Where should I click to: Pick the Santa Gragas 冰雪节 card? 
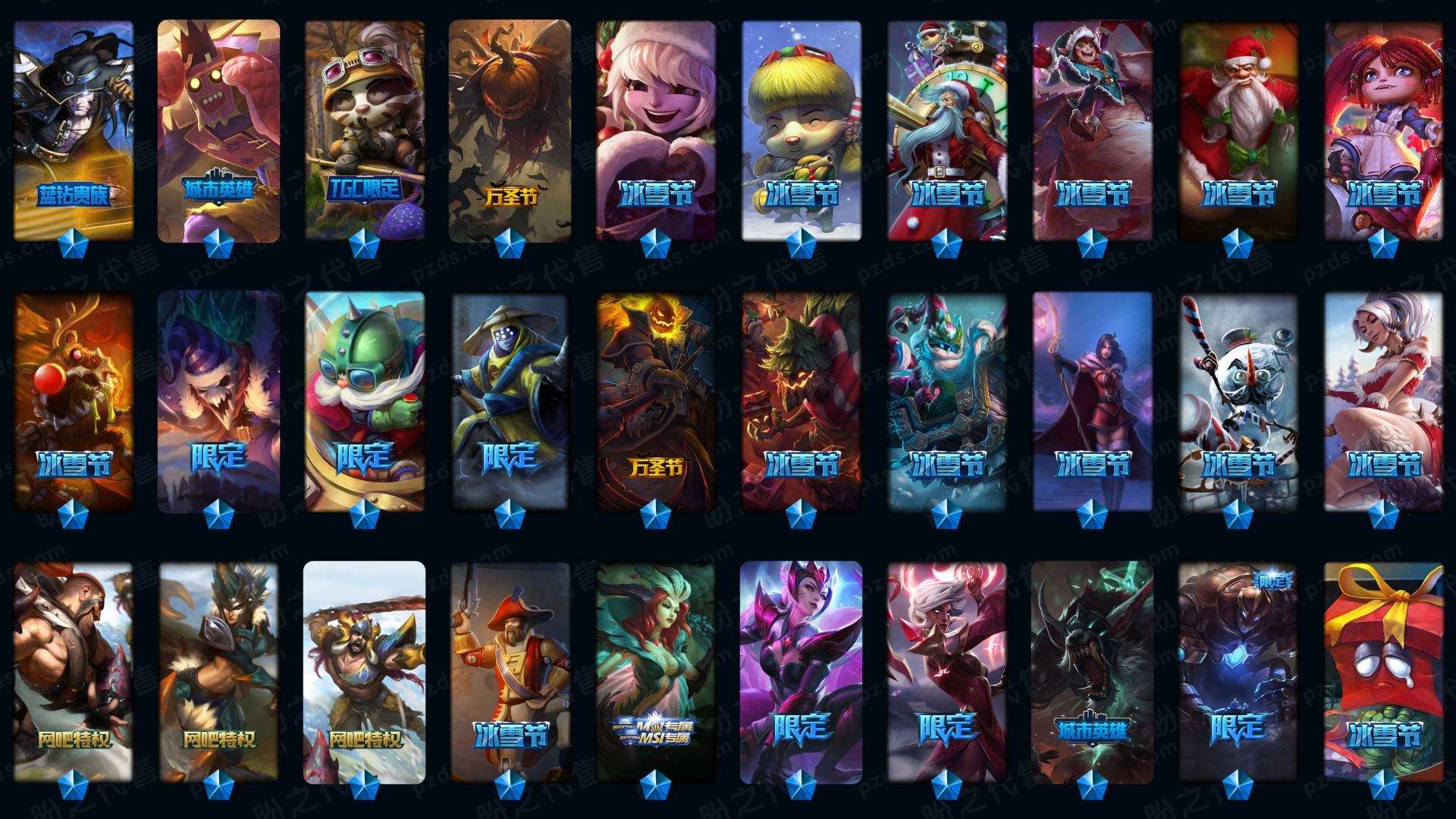[x=1238, y=130]
